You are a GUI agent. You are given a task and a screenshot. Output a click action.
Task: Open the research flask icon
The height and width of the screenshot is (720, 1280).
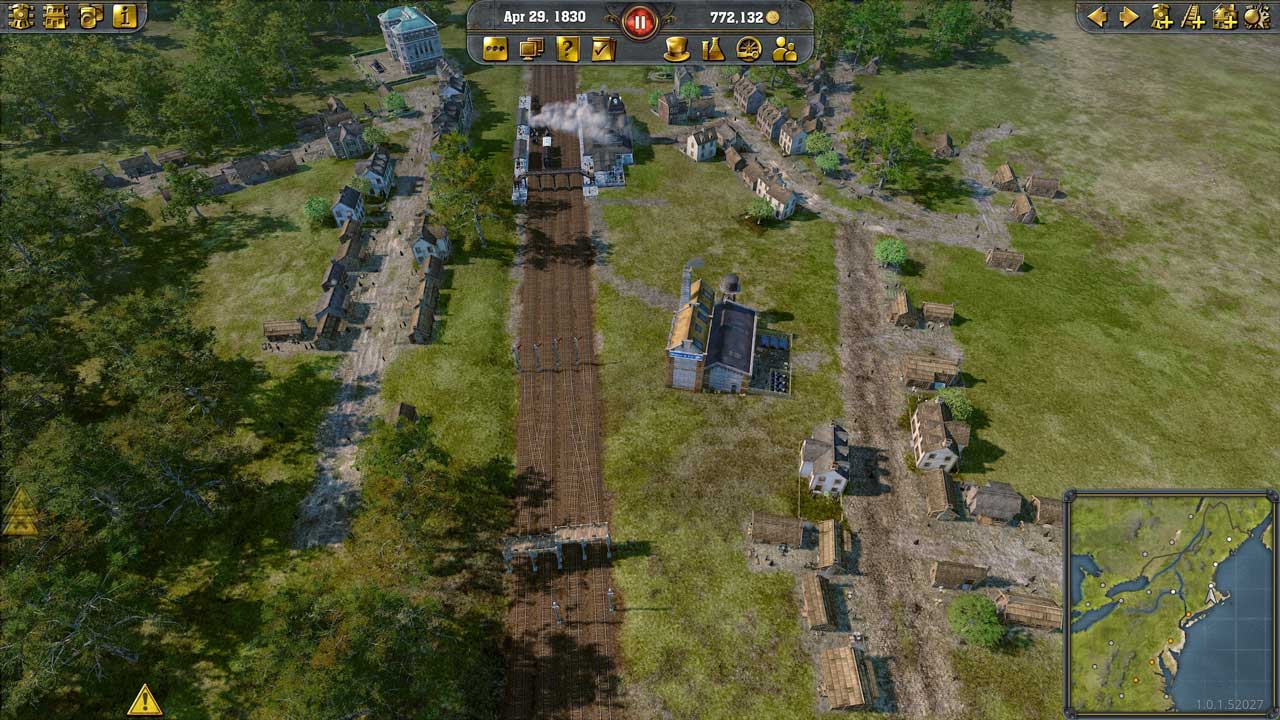(712, 49)
